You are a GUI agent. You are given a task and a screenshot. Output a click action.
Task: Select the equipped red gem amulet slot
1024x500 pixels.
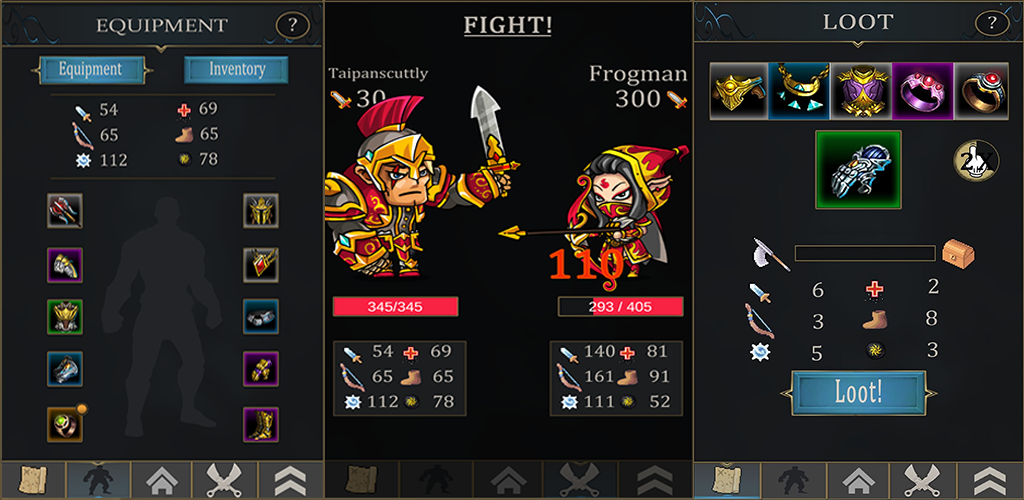261,265
